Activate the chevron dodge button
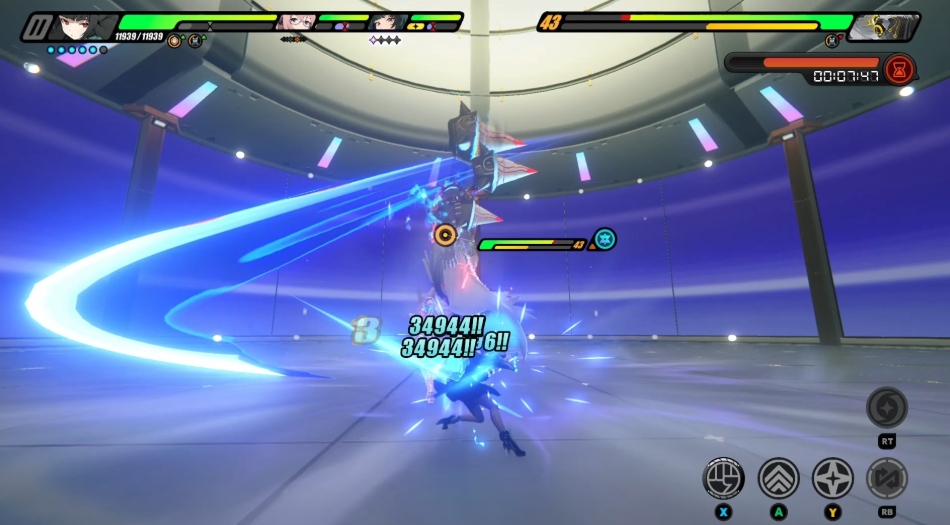The width and height of the screenshot is (950, 525). [778, 477]
